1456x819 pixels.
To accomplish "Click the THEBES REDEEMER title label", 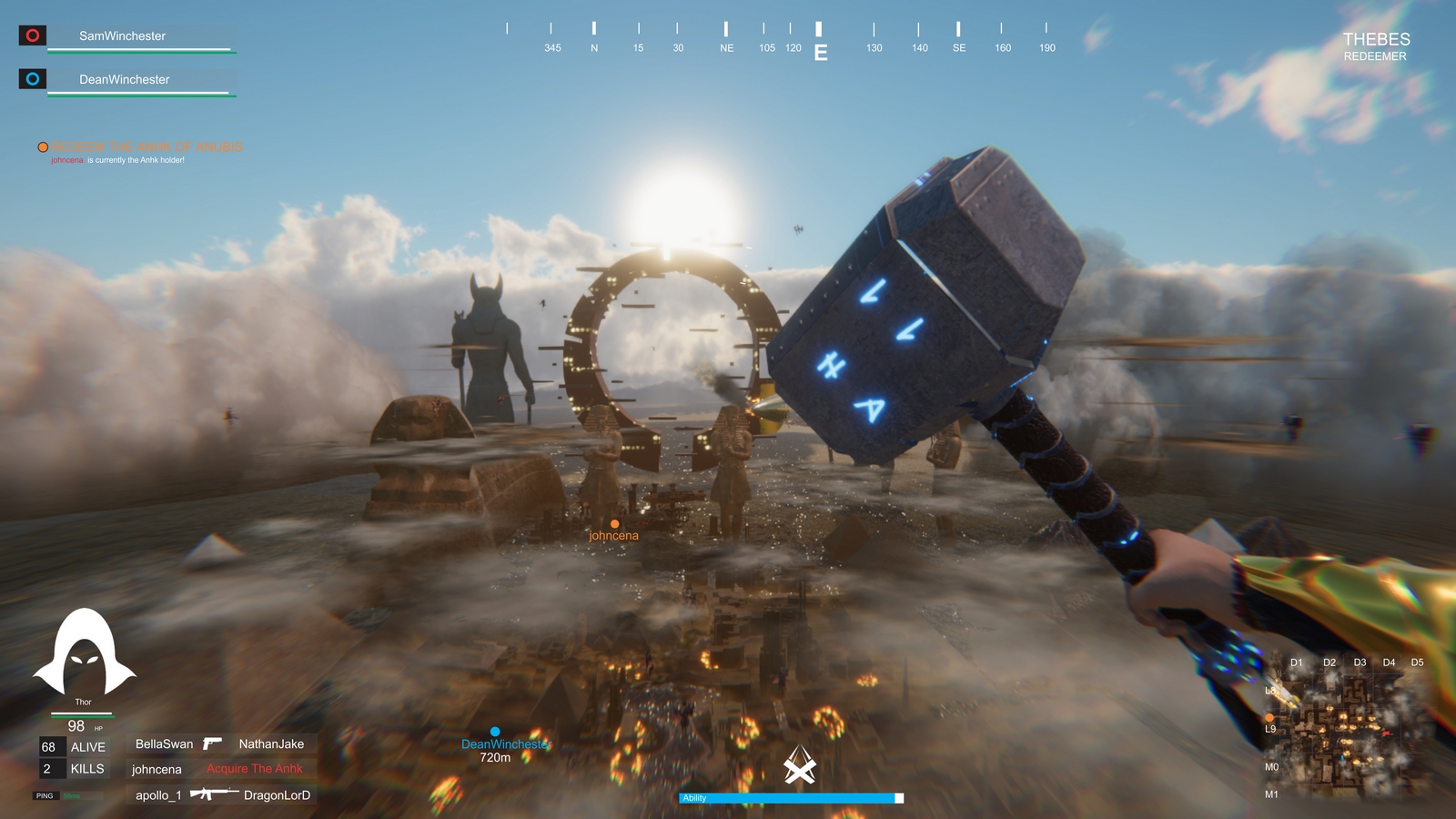I will tap(1374, 45).
